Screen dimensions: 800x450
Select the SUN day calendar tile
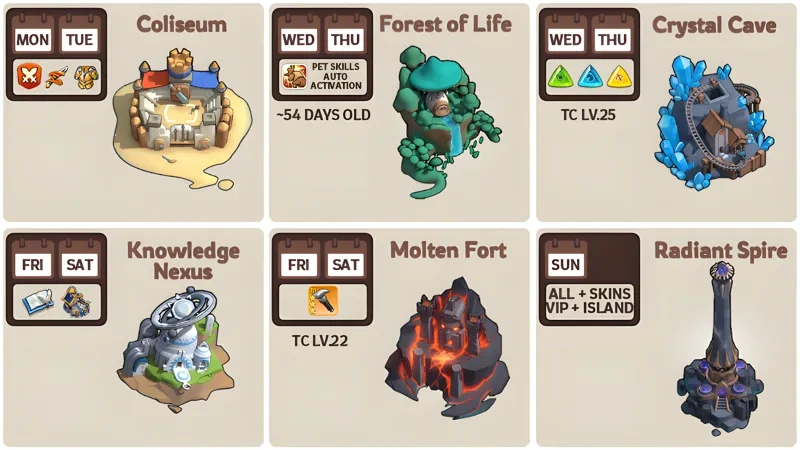[566, 265]
